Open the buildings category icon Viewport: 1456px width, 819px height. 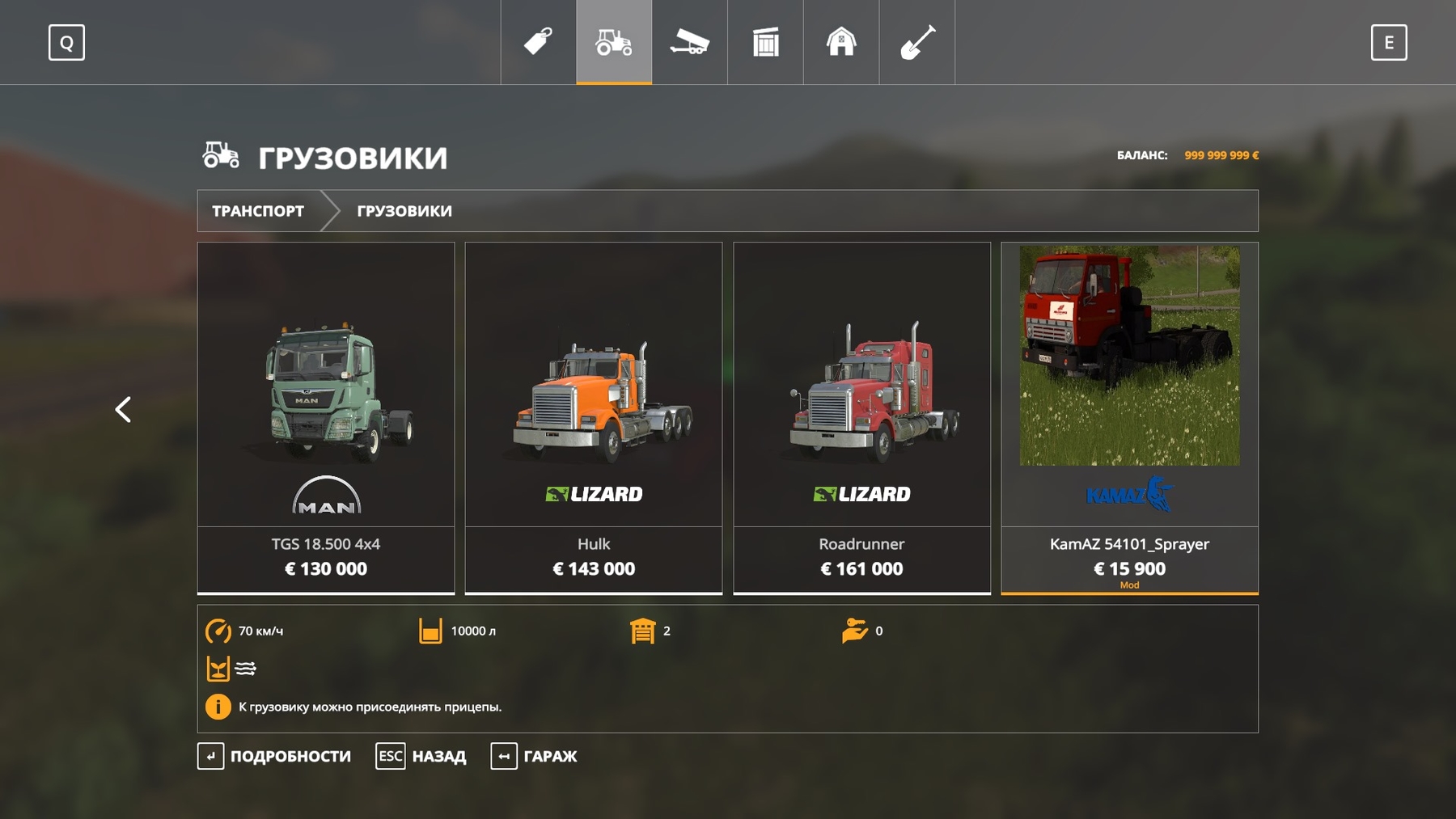841,41
